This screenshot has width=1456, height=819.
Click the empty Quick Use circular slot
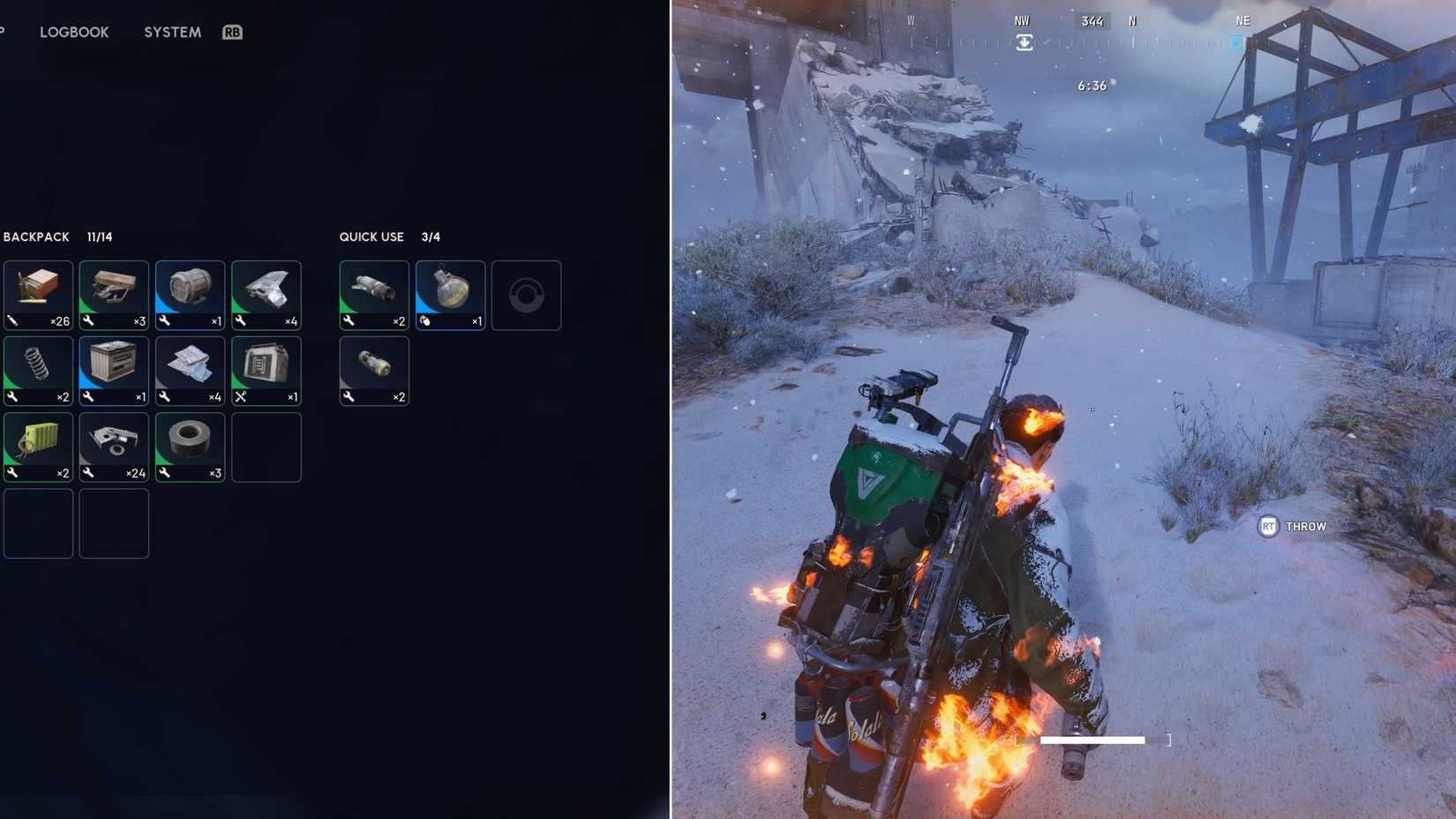(526, 295)
